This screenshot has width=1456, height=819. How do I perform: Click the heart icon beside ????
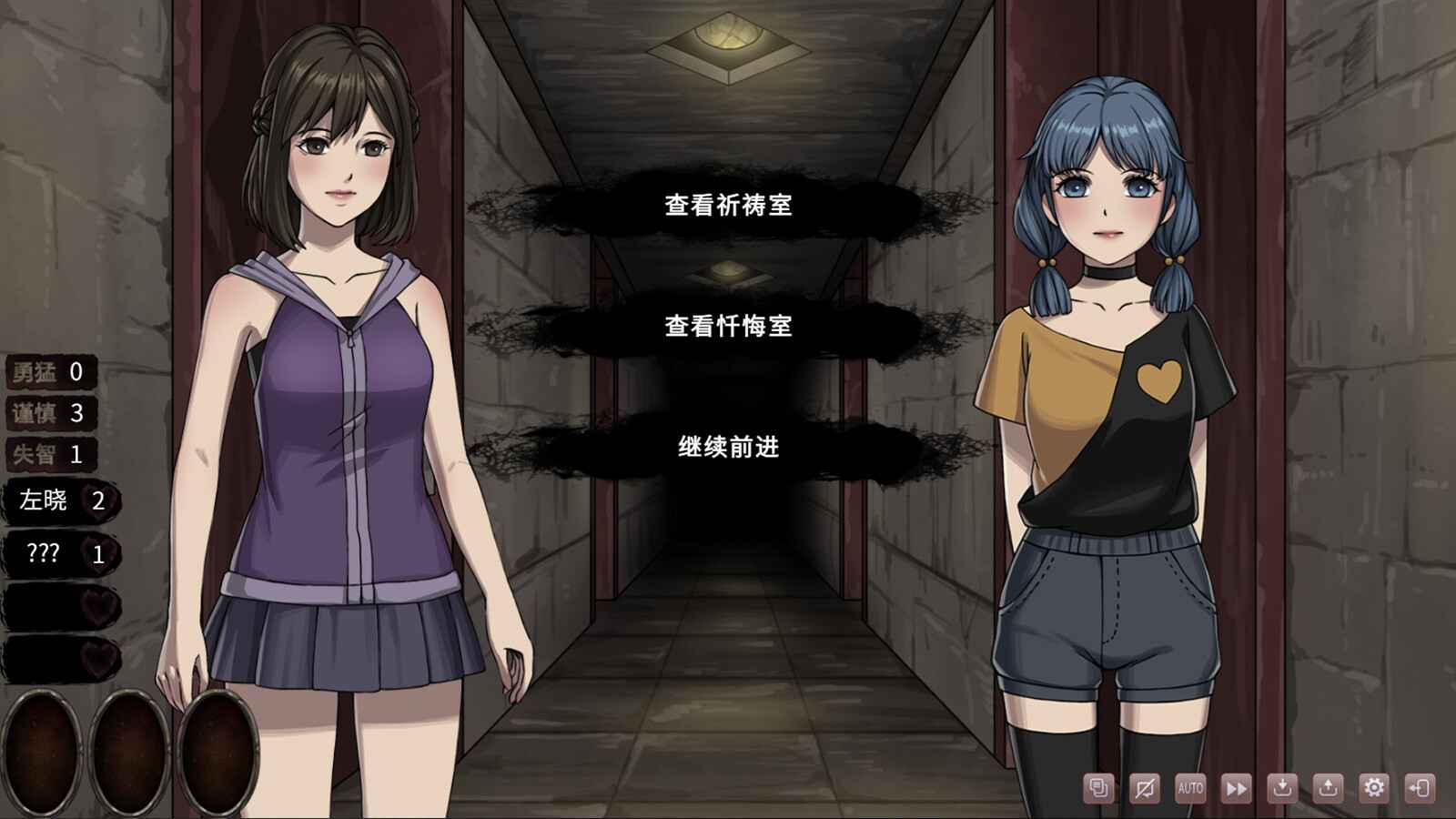click(x=96, y=550)
